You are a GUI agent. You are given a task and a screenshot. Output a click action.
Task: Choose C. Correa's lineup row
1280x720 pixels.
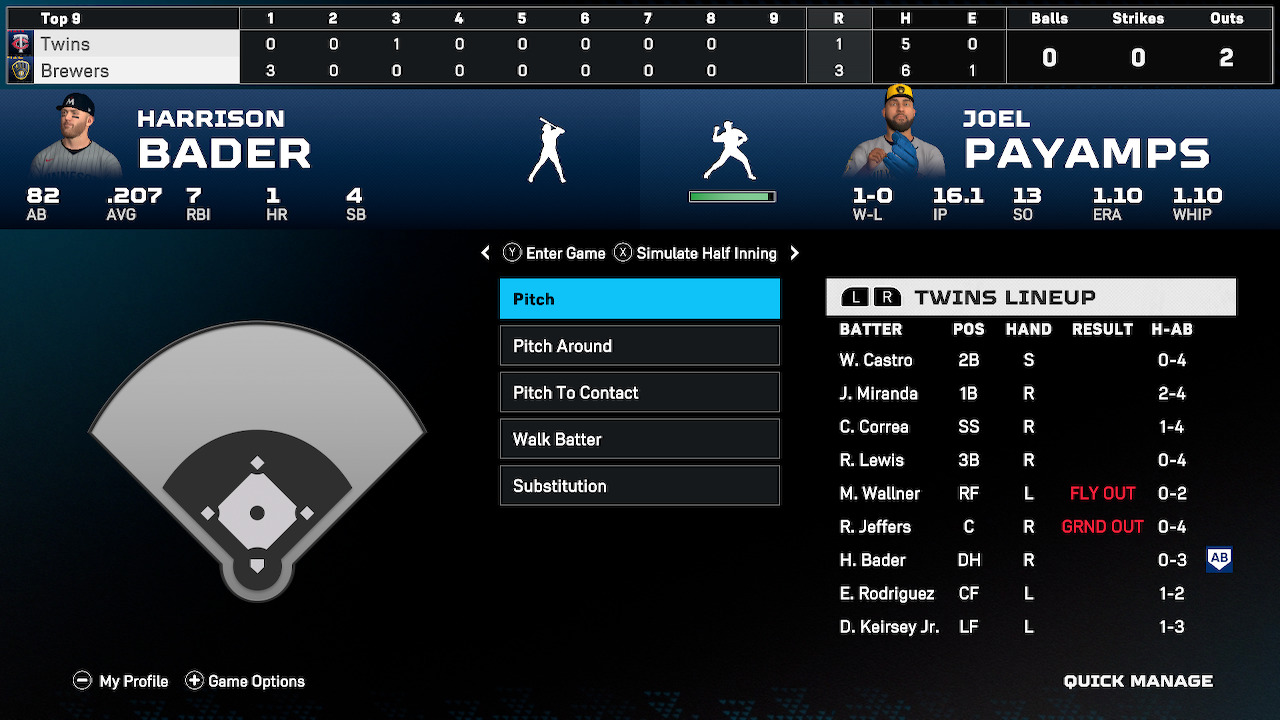(x=874, y=427)
